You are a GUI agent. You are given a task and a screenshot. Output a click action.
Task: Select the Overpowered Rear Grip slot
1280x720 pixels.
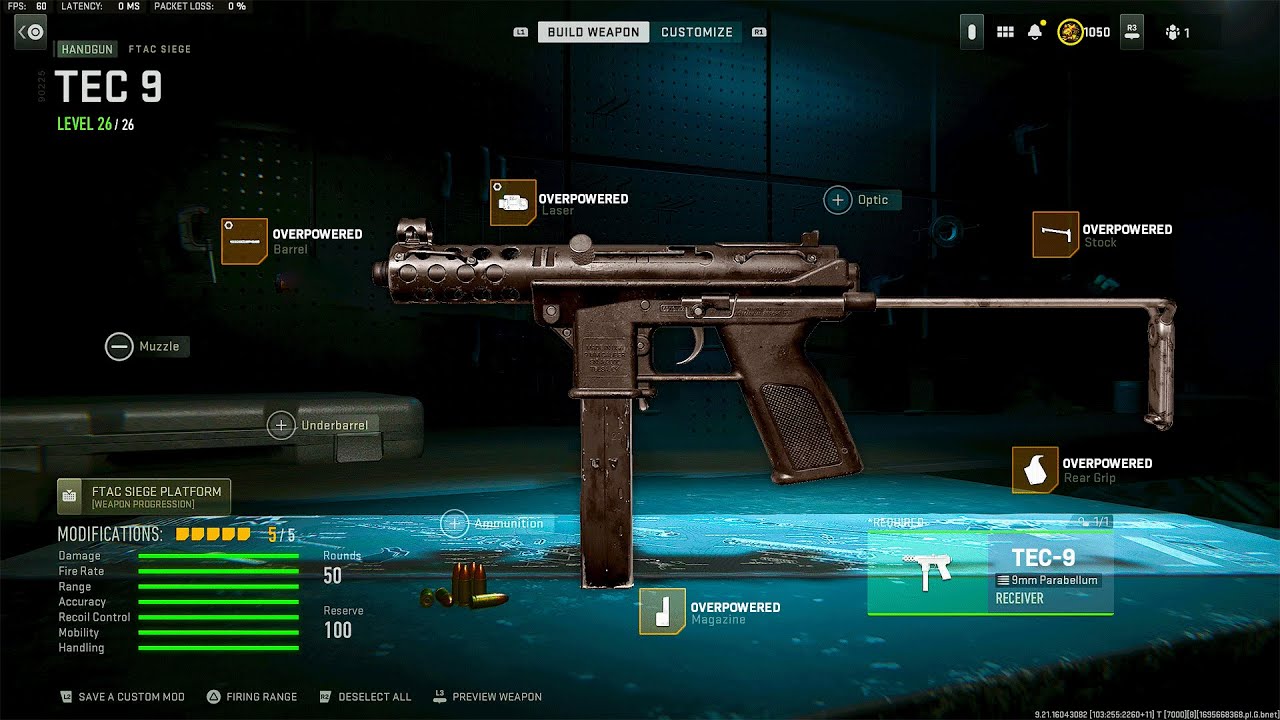pyautogui.click(x=1035, y=470)
